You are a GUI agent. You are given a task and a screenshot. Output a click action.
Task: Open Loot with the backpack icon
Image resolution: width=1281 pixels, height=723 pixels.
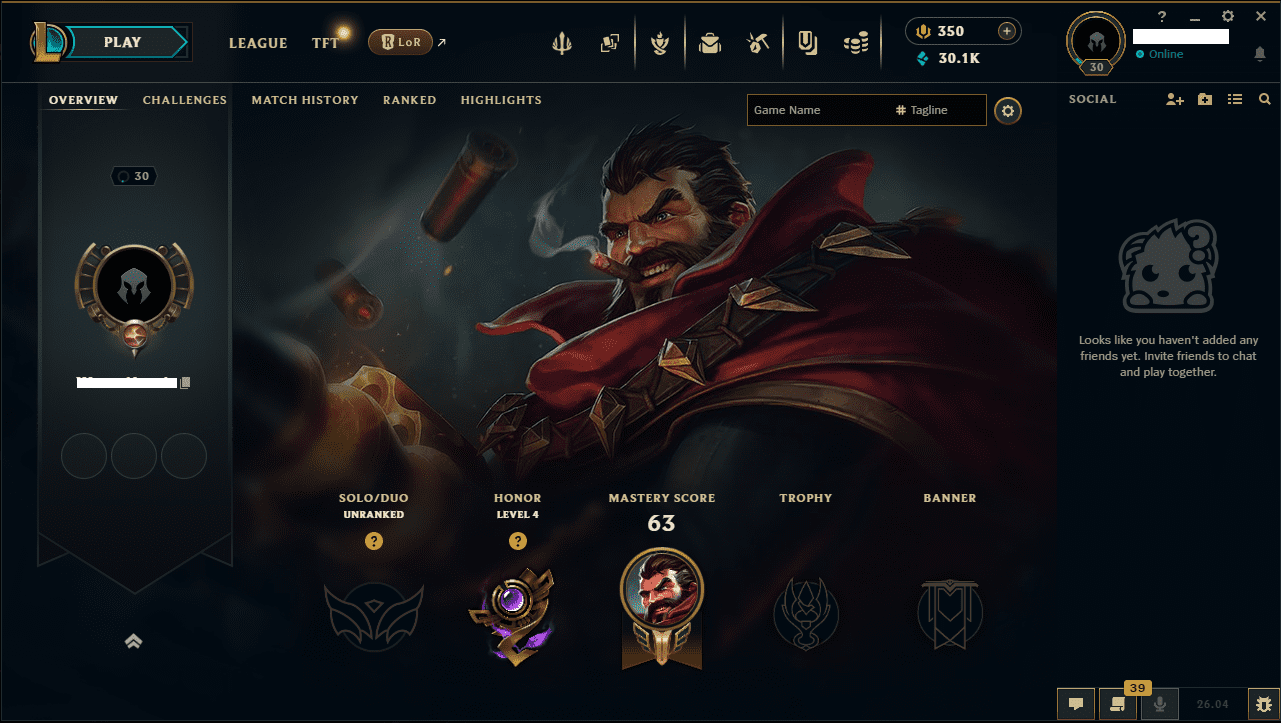pos(710,42)
